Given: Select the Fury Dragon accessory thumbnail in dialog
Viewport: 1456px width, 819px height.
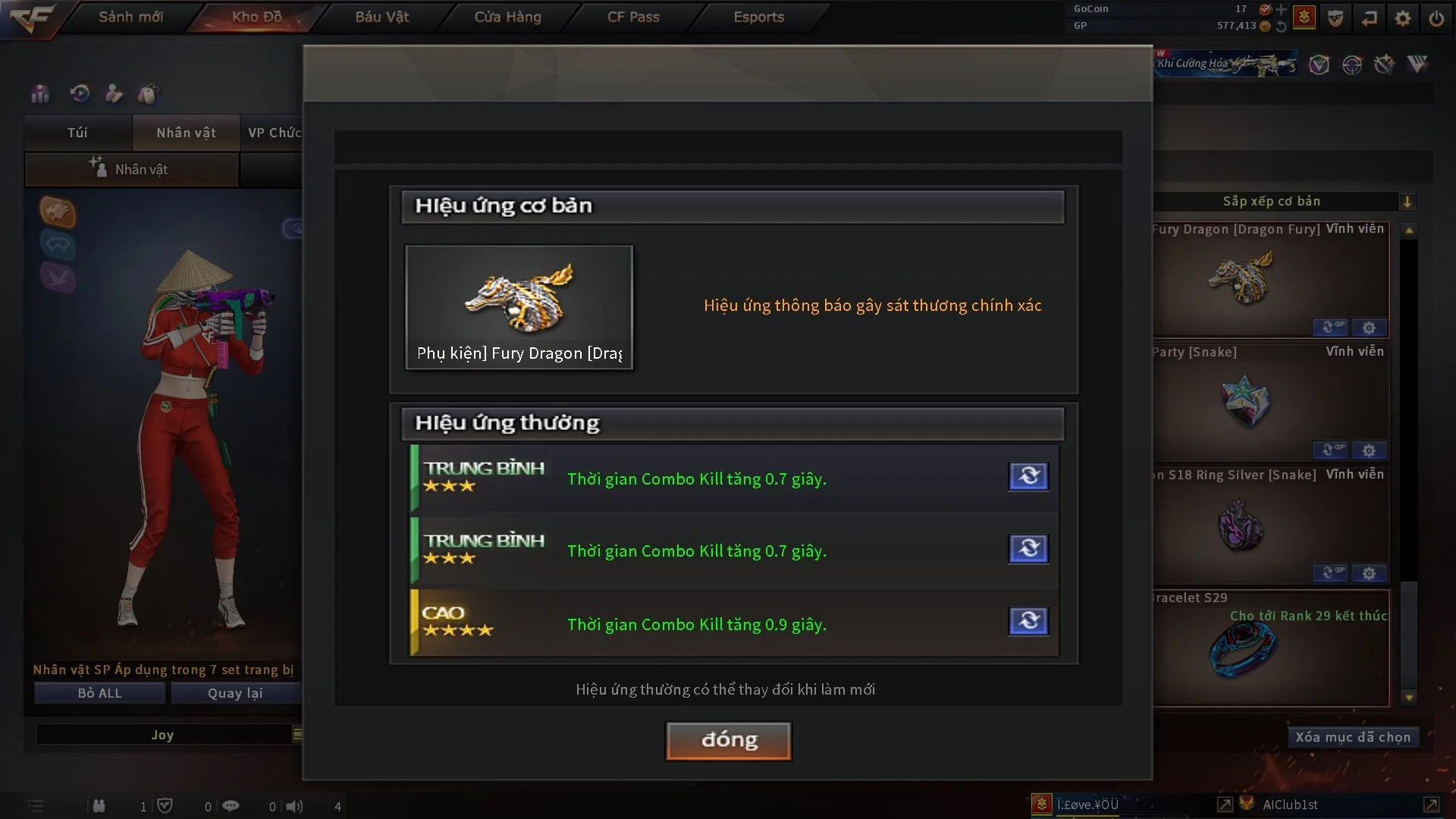Looking at the screenshot, I should 519,306.
